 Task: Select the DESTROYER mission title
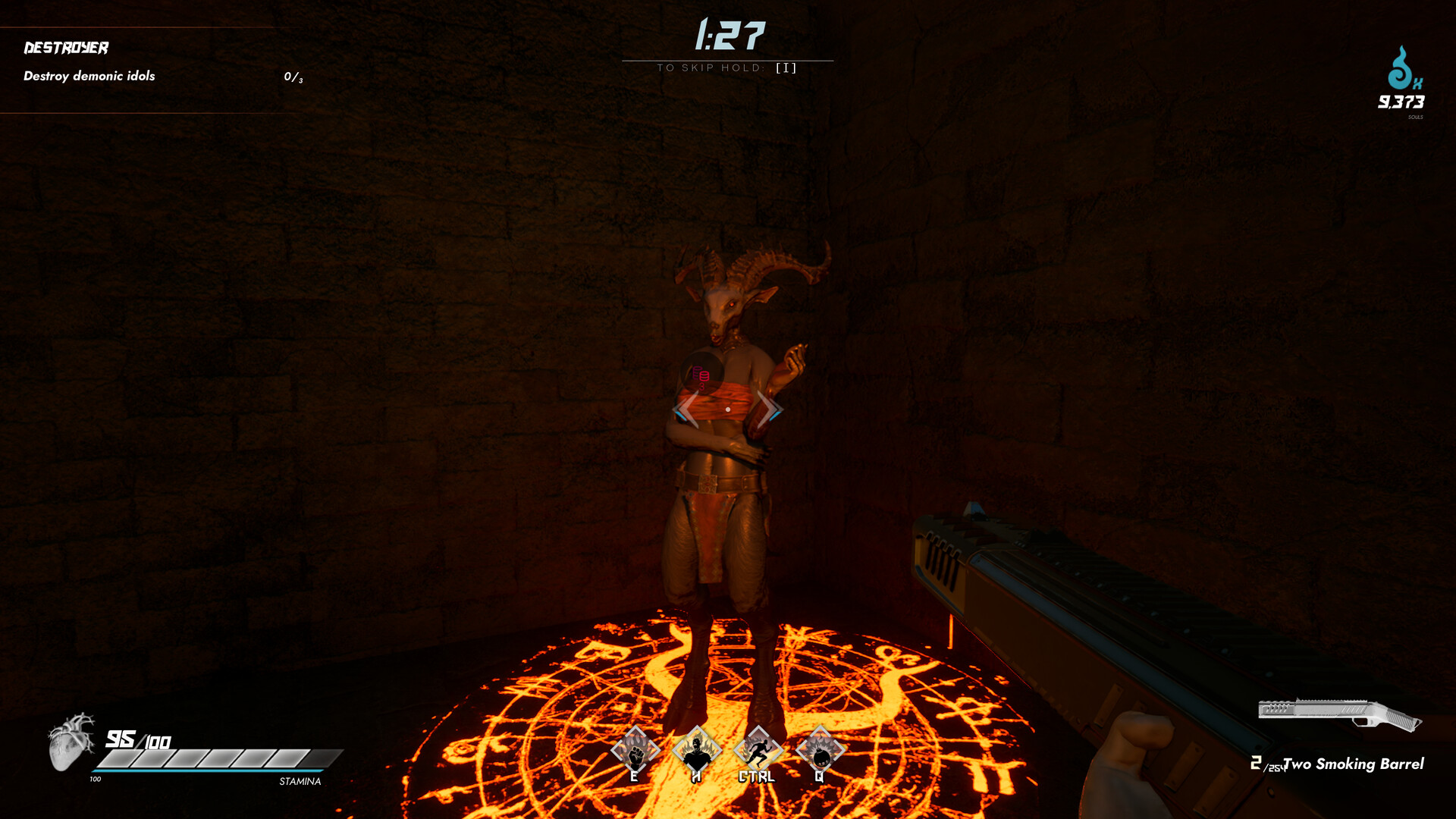click(66, 47)
